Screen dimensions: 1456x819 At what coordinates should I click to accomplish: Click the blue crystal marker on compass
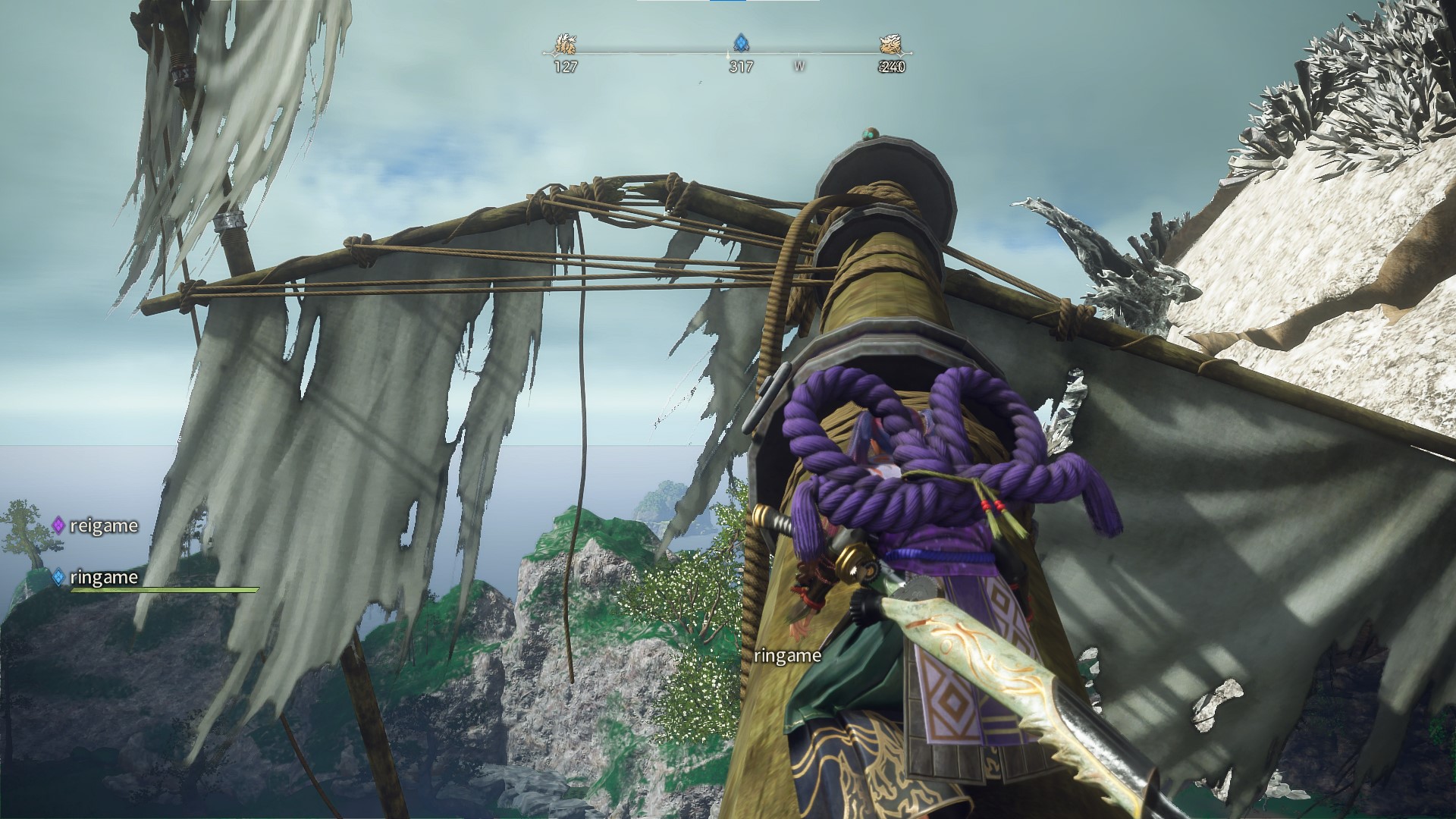coord(740,42)
